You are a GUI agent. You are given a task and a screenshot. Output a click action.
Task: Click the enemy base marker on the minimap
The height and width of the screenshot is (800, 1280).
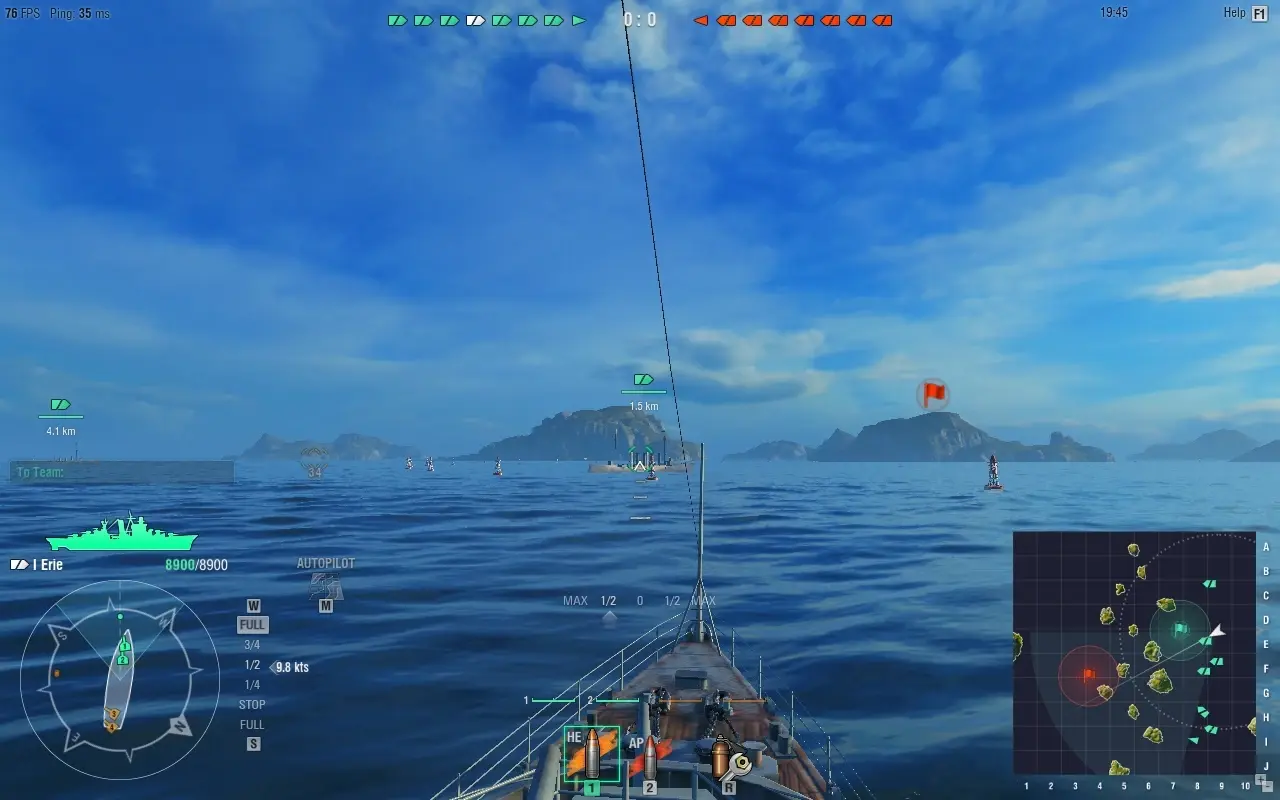[1090, 675]
